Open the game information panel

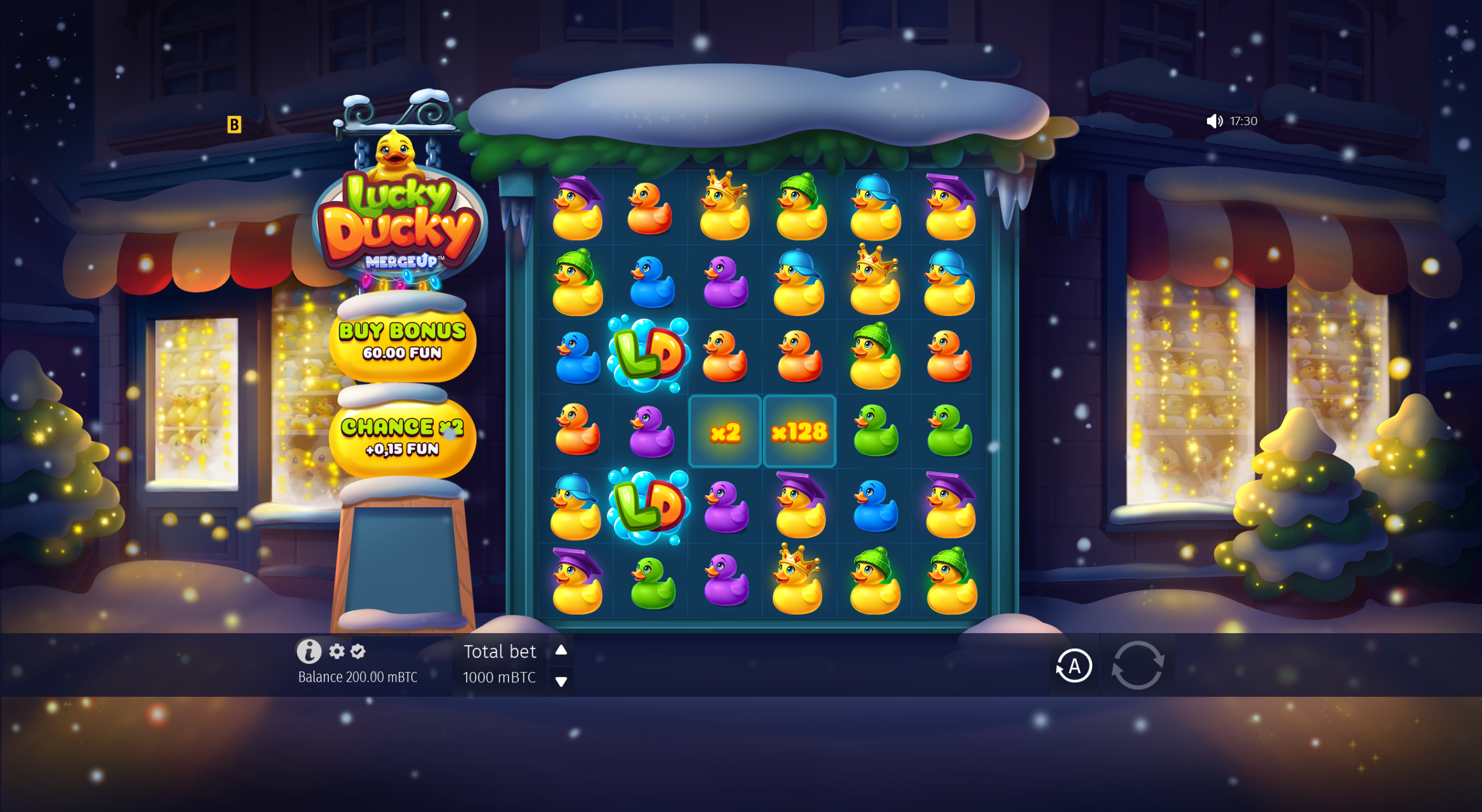[310, 652]
